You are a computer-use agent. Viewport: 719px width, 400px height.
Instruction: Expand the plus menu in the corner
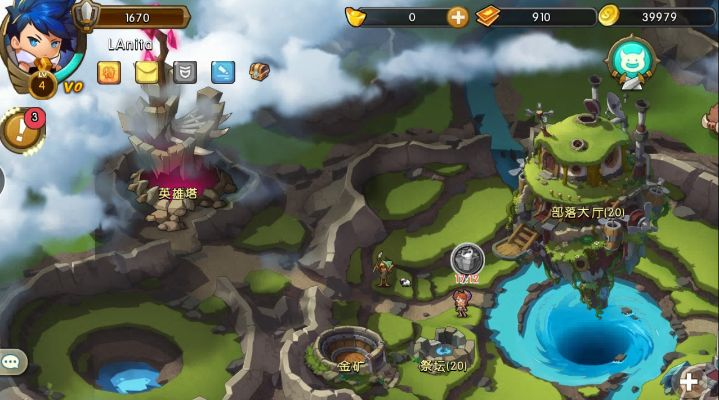pos(689,381)
